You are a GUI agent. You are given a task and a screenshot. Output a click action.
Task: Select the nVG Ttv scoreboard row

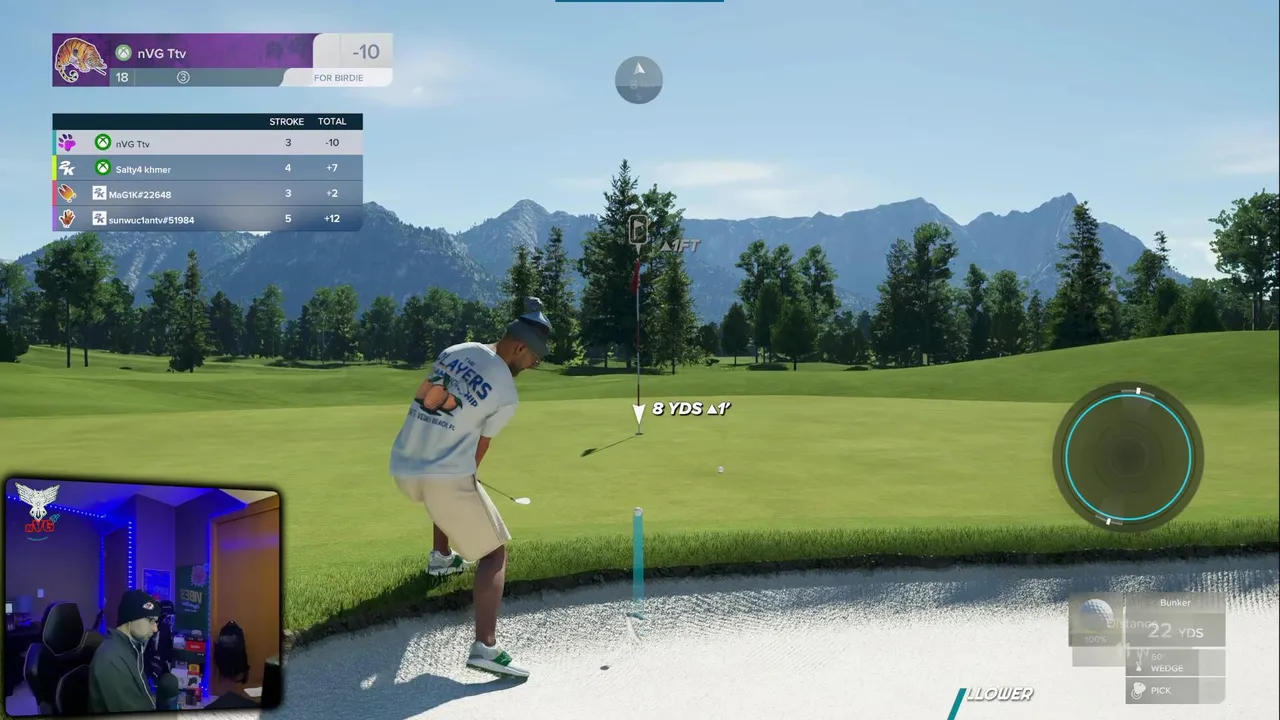pyautogui.click(x=207, y=143)
